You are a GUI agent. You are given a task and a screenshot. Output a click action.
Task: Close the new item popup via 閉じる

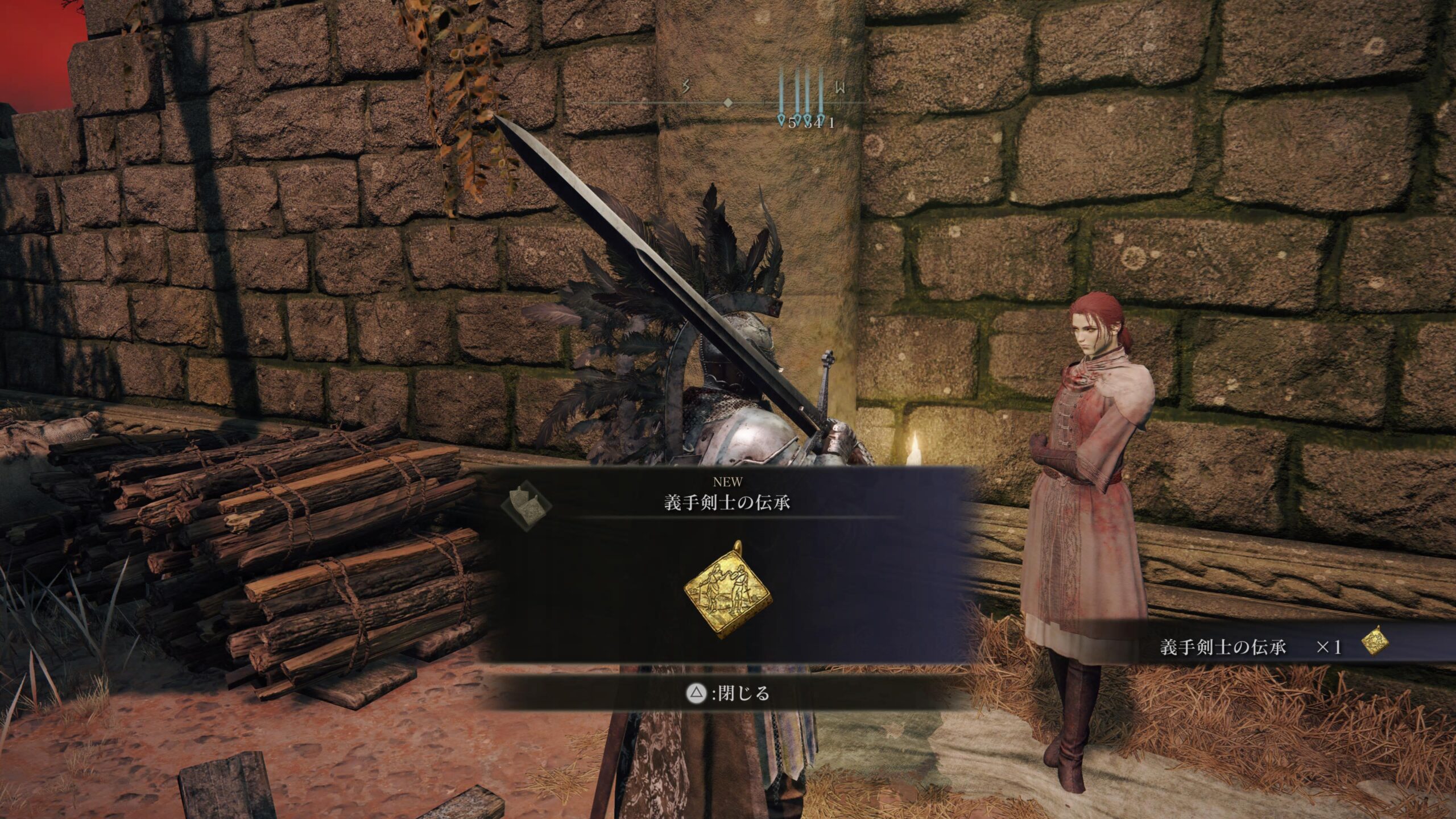click(x=729, y=693)
